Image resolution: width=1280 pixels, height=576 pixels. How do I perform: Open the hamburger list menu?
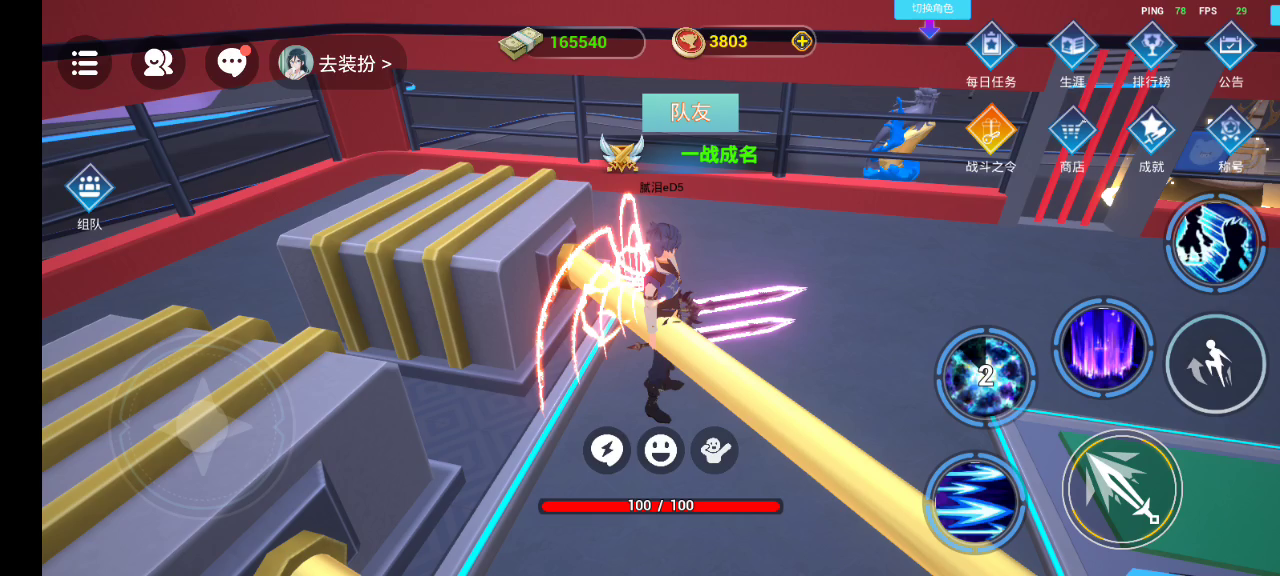(x=85, y=63)
